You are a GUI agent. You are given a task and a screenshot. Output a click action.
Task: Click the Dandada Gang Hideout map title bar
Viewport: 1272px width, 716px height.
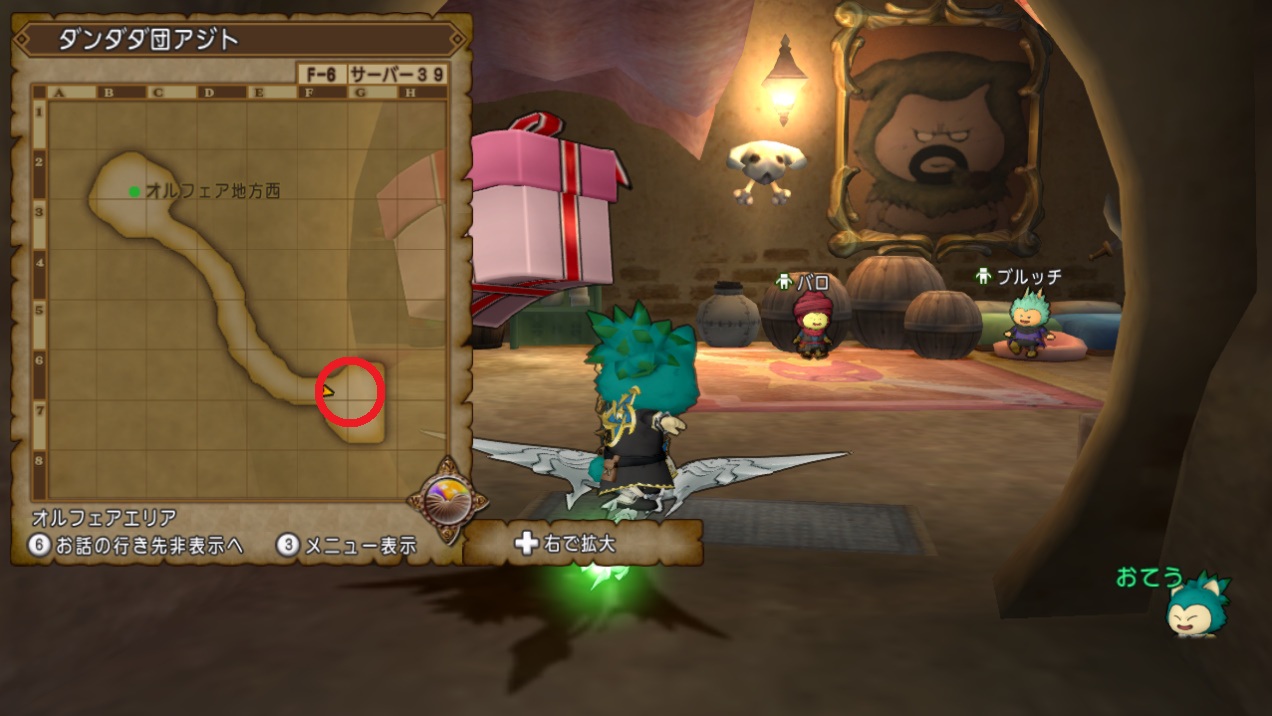tap(240, 40)
